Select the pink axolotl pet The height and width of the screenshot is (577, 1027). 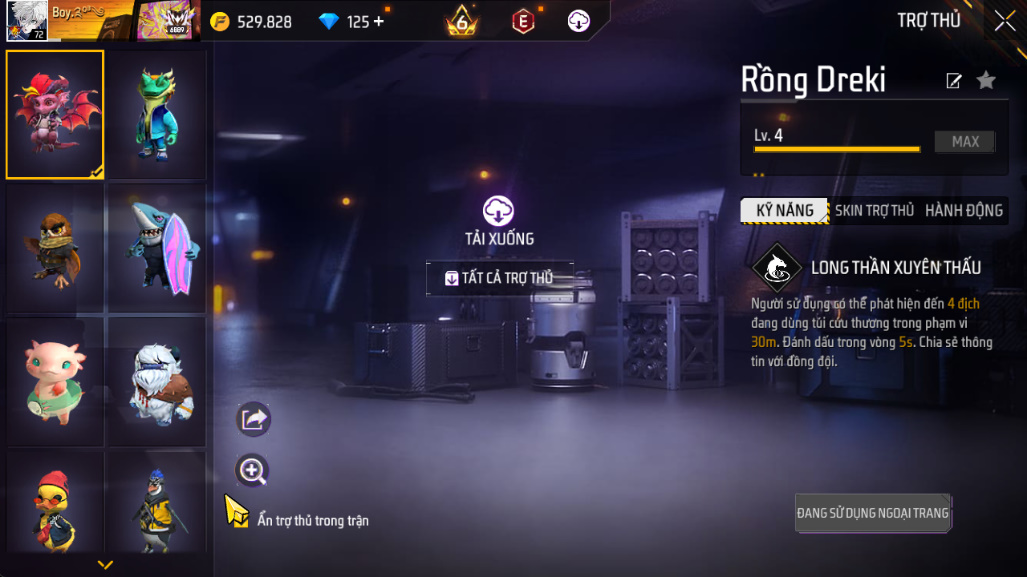[55, 381]
